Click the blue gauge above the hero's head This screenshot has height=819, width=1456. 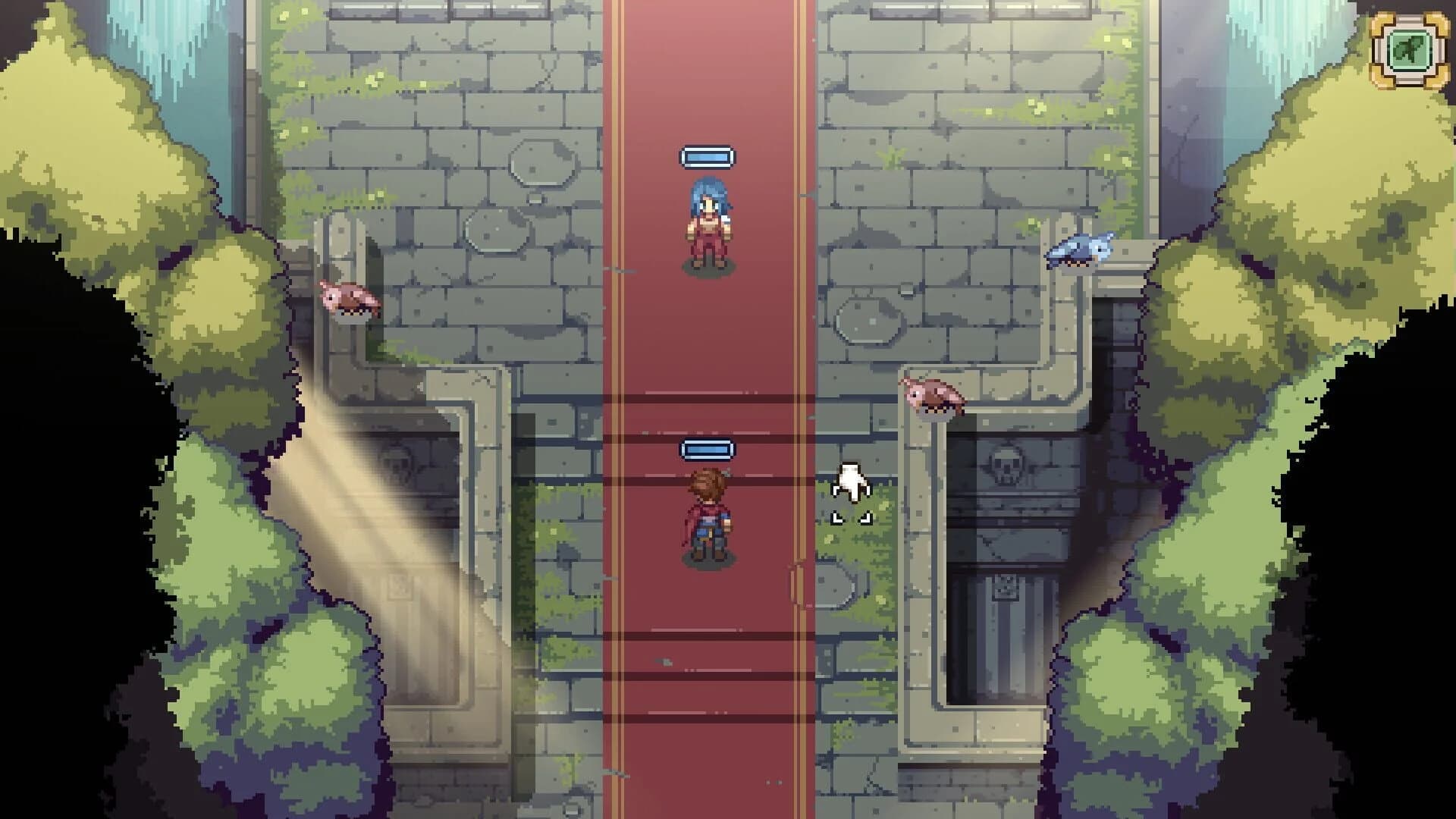(707, 448)
